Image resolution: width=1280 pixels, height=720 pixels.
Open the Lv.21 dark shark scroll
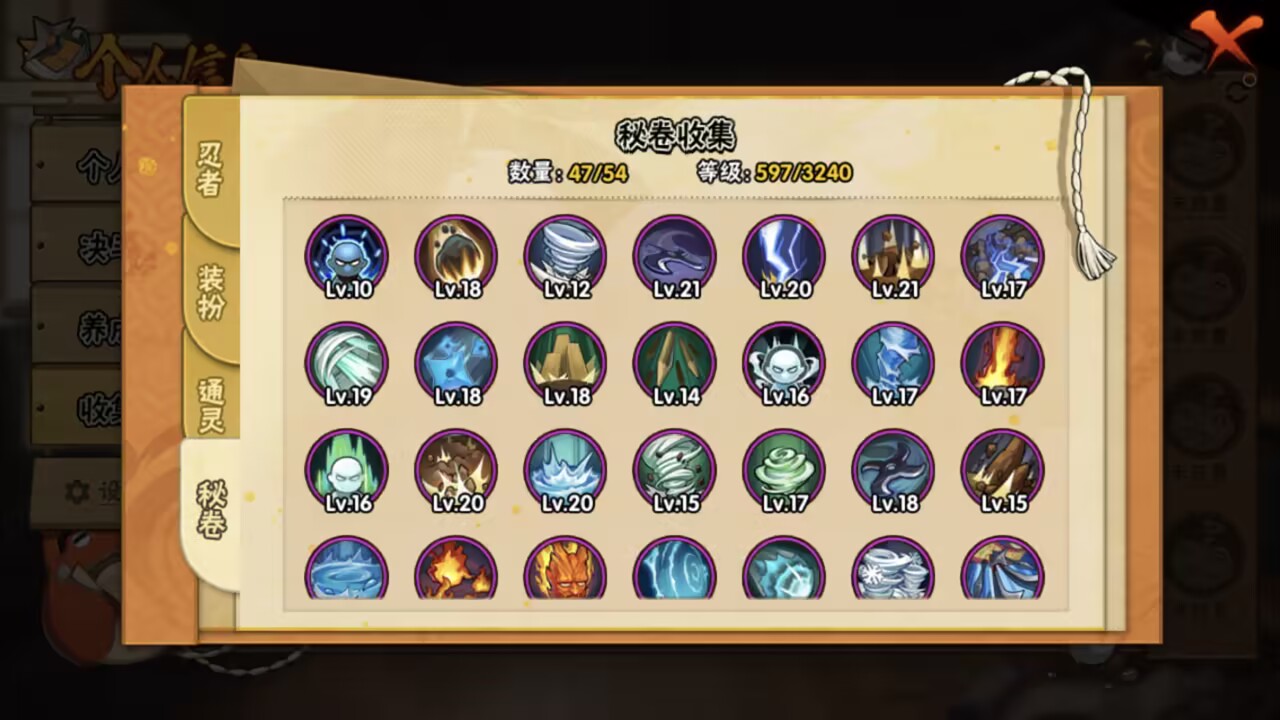tap(675, 255)
